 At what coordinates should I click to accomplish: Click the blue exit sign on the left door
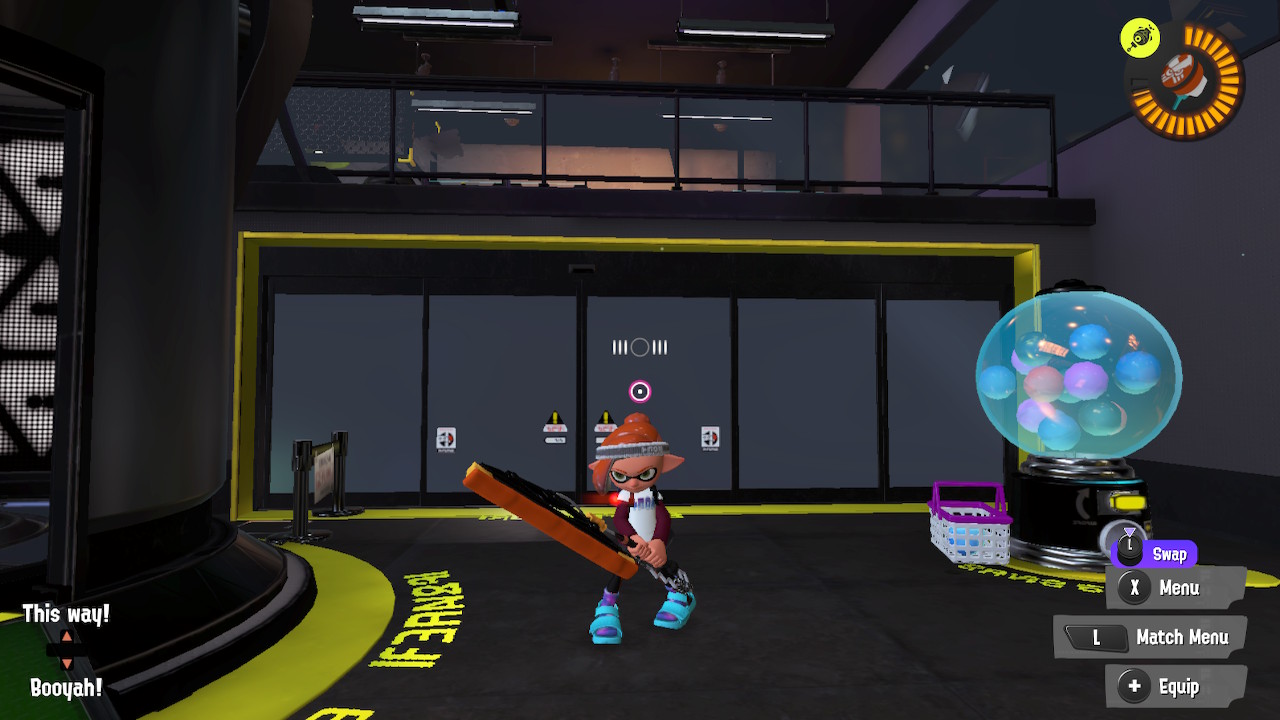[x=445, y=437]
